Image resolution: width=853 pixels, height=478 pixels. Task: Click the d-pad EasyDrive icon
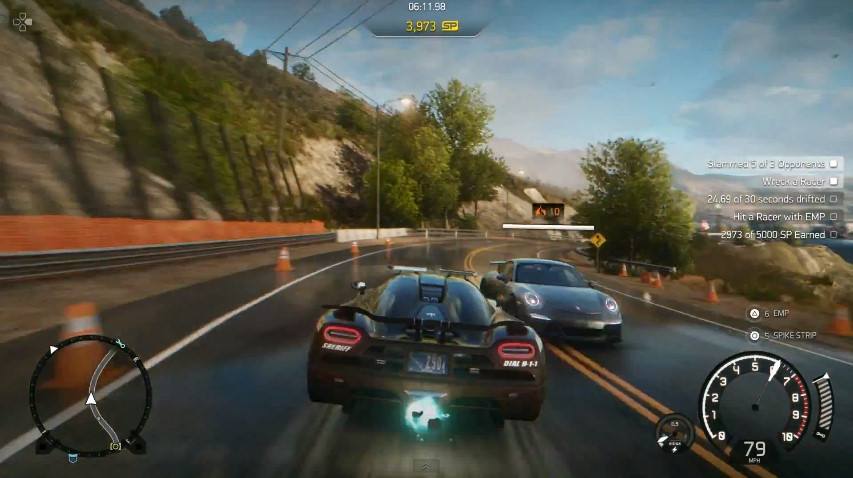pyautogui.click(x=22, y=19)
